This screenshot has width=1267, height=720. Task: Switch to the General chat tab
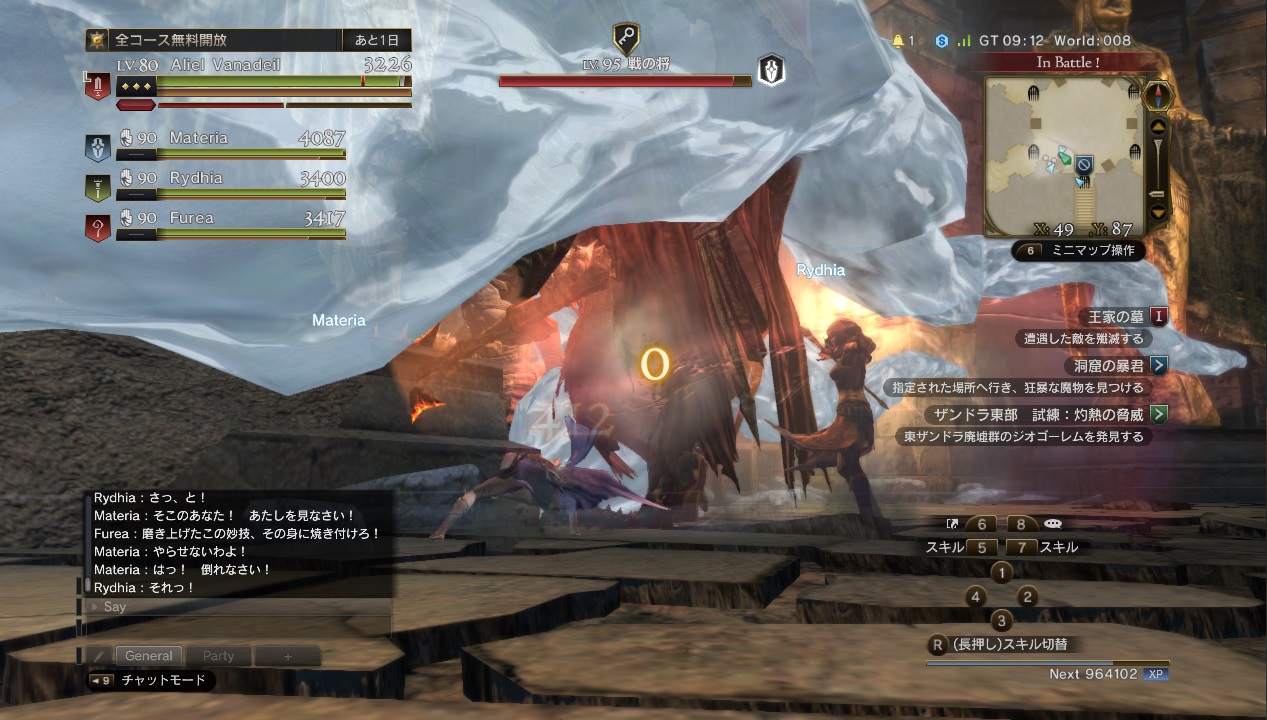point(149,656)
